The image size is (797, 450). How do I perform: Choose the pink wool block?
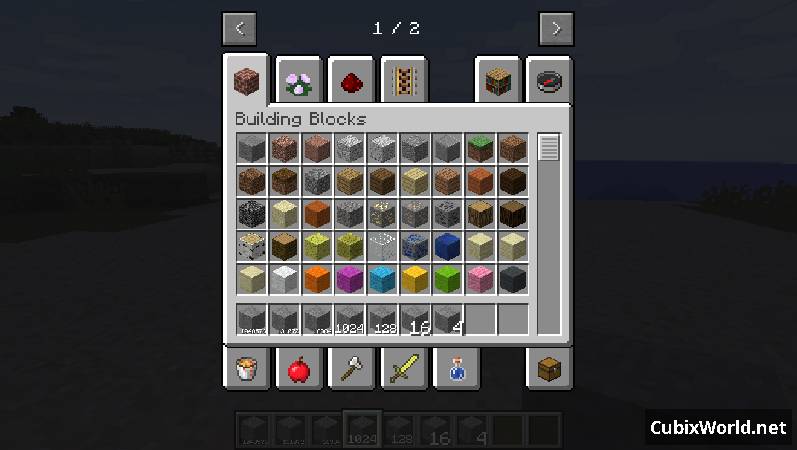tap(481, 279)
